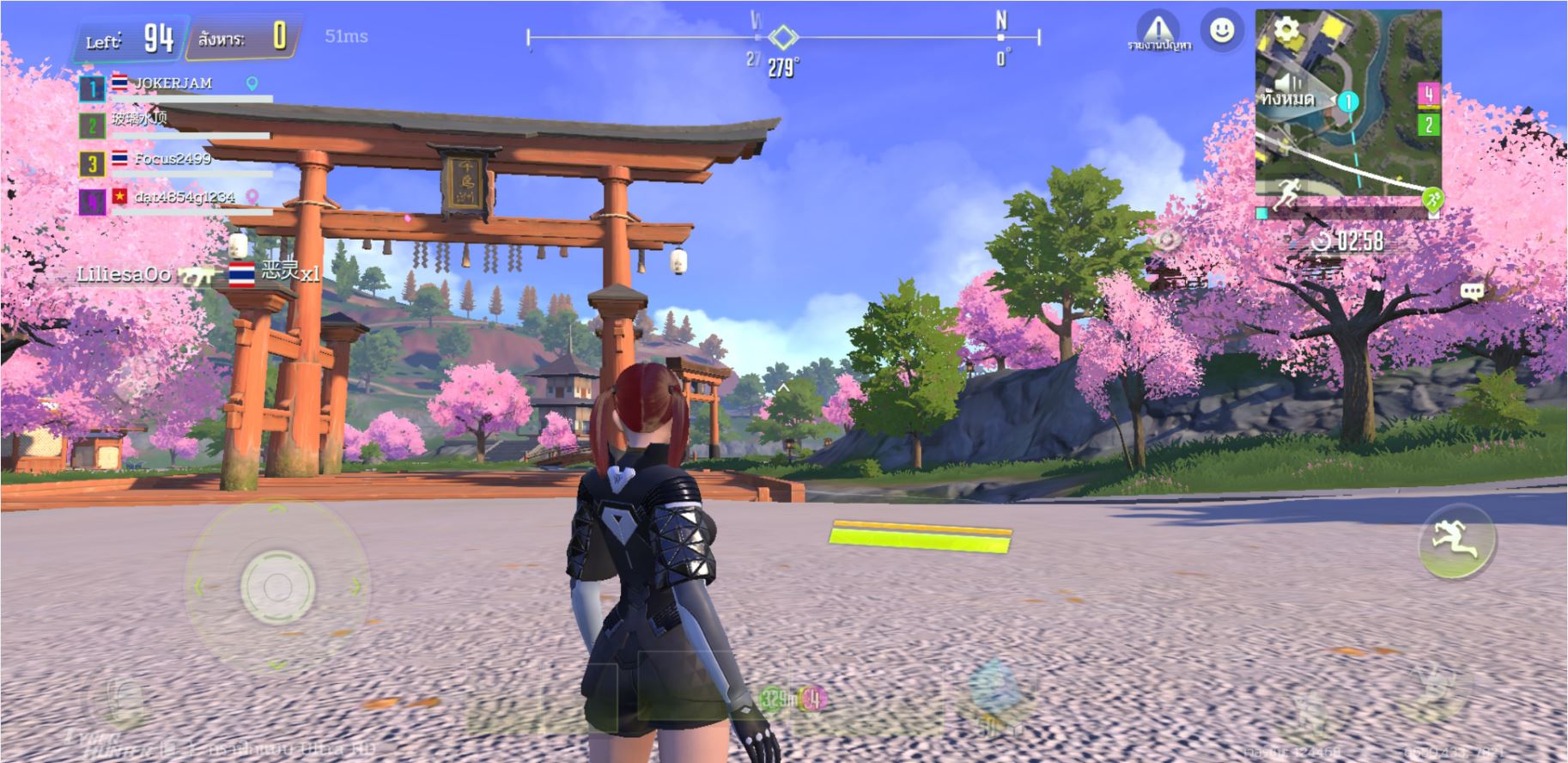Tap the green number 2 map marker

point(1428,125)
